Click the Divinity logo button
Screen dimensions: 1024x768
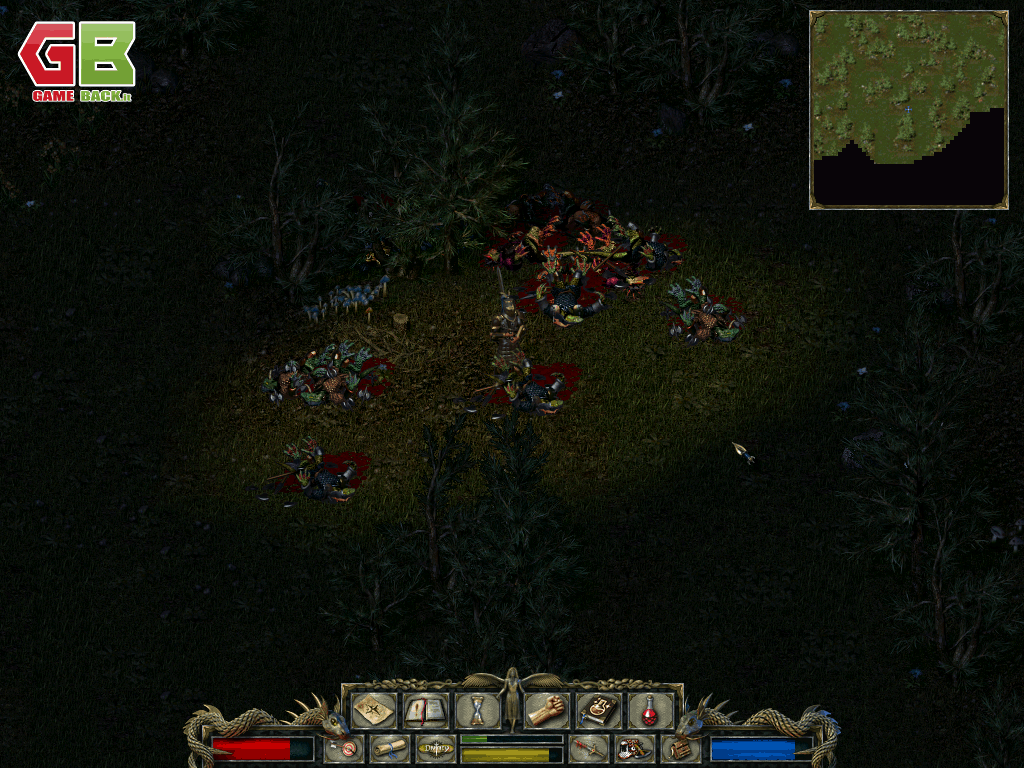click(436, 748)
